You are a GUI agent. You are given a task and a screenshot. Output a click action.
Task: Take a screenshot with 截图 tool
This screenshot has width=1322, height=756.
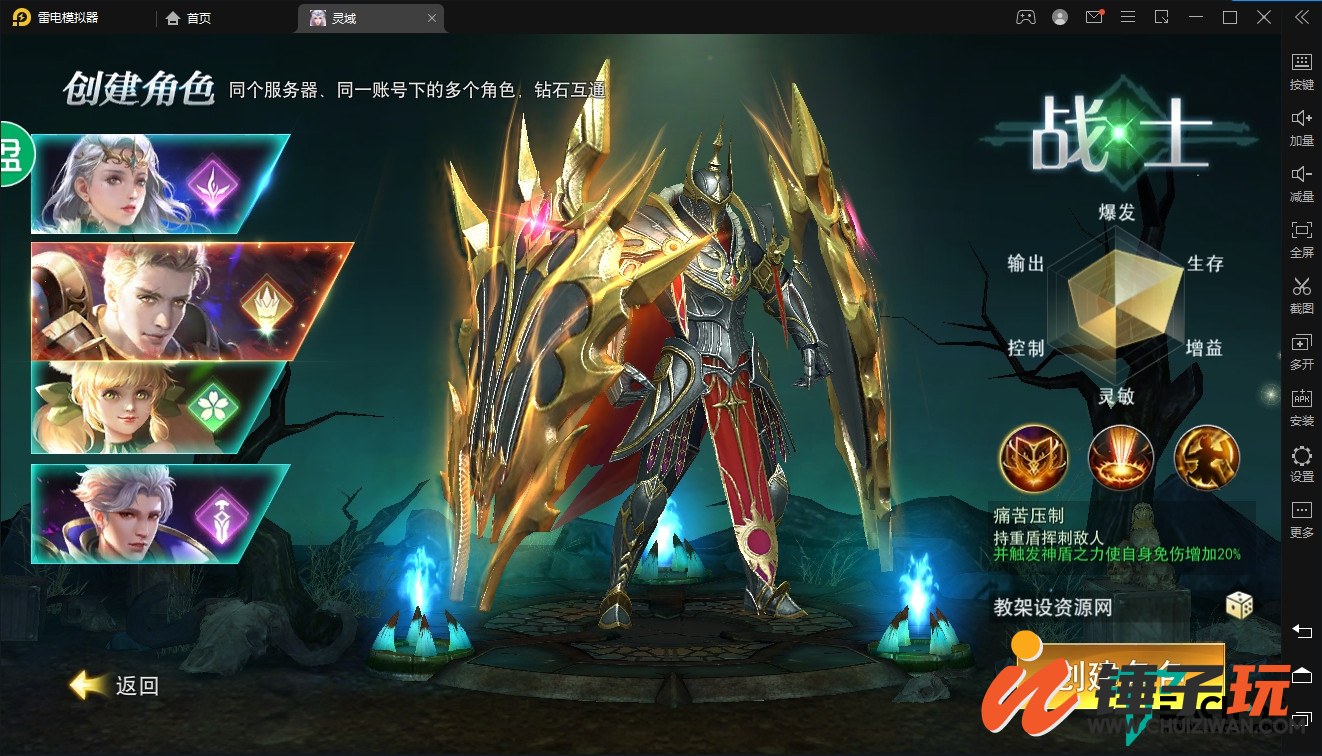pos(1301,295)
